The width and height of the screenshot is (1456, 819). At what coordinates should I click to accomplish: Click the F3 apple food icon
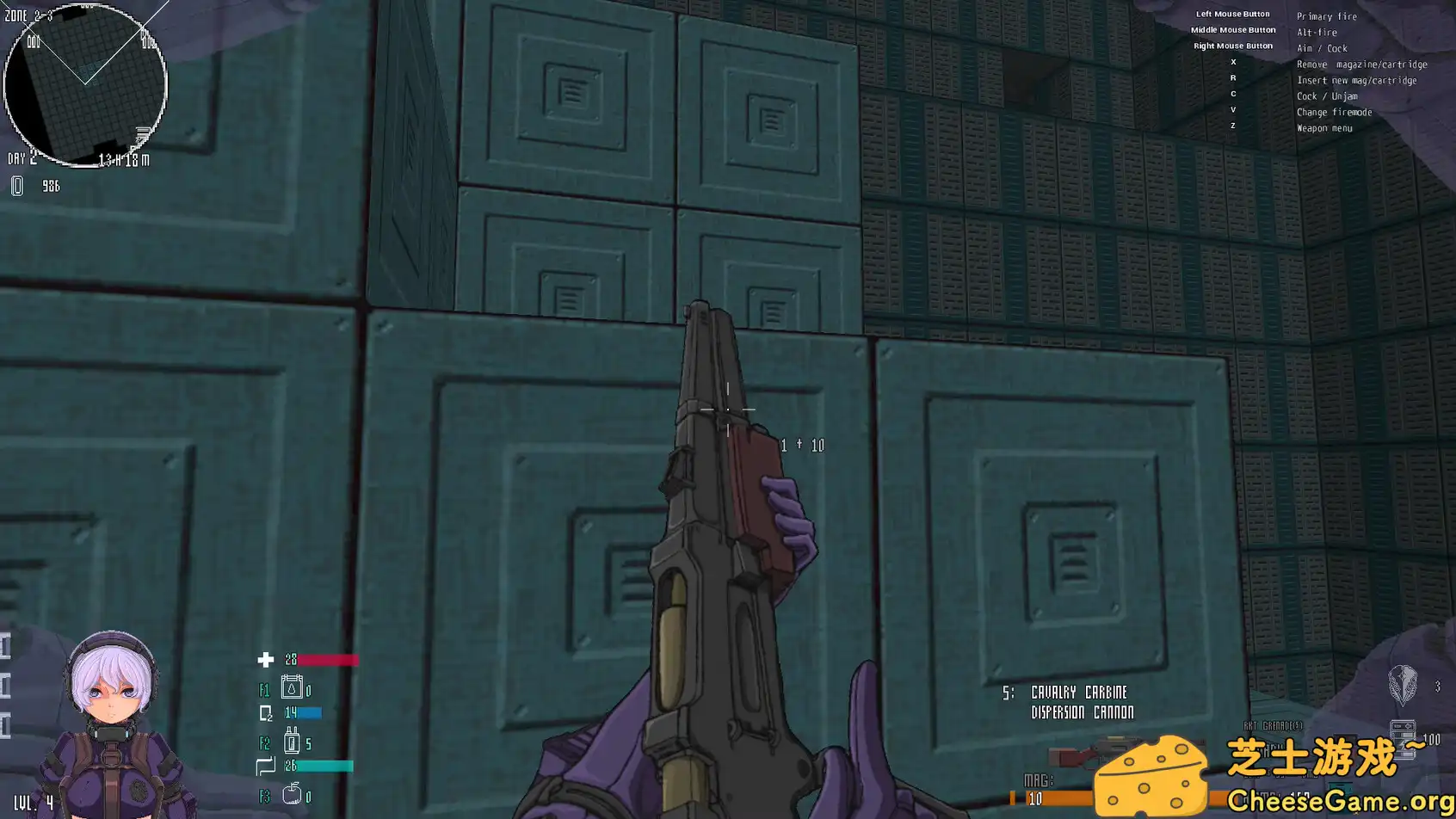293,794
